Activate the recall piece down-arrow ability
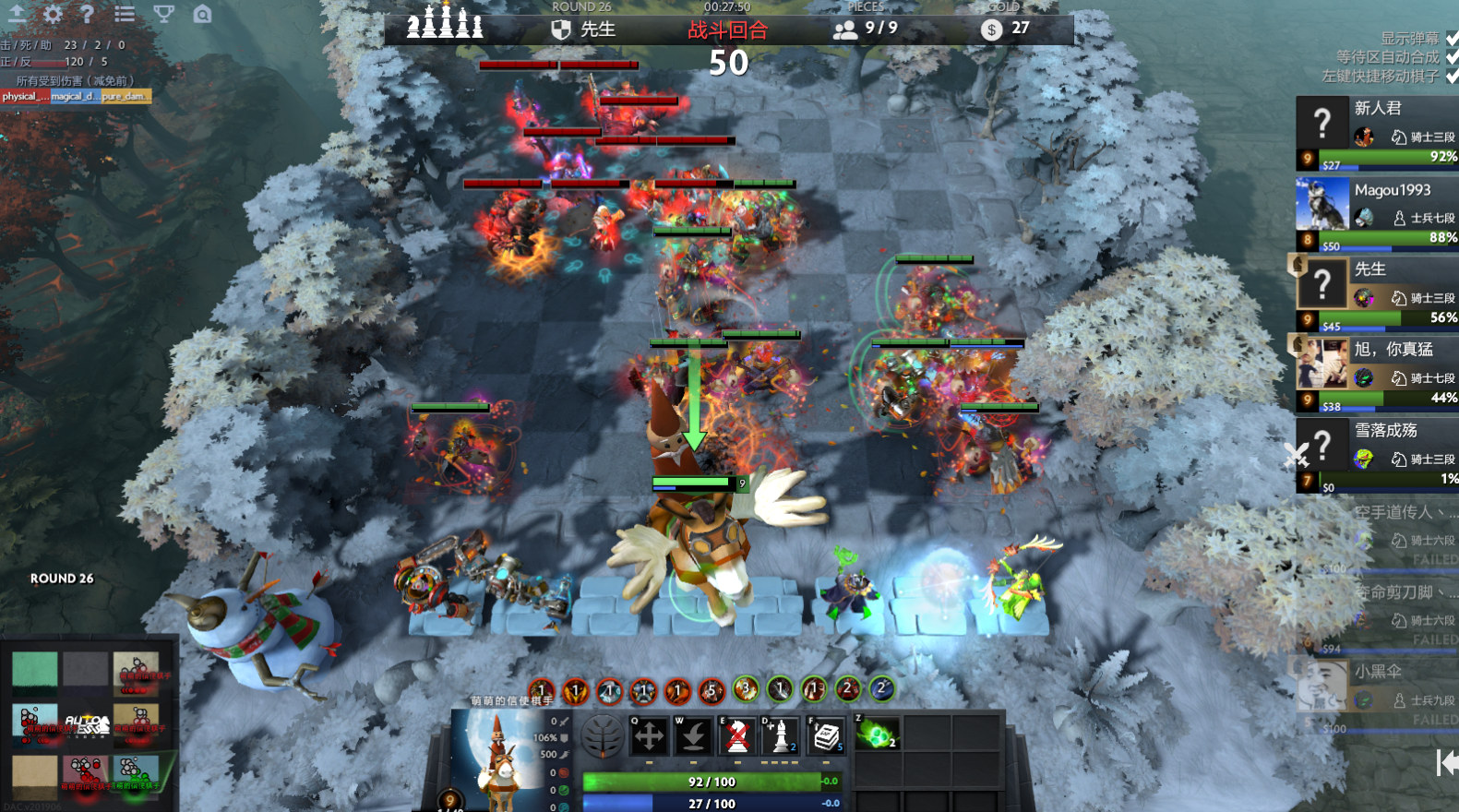 click(x=693, y=736)
